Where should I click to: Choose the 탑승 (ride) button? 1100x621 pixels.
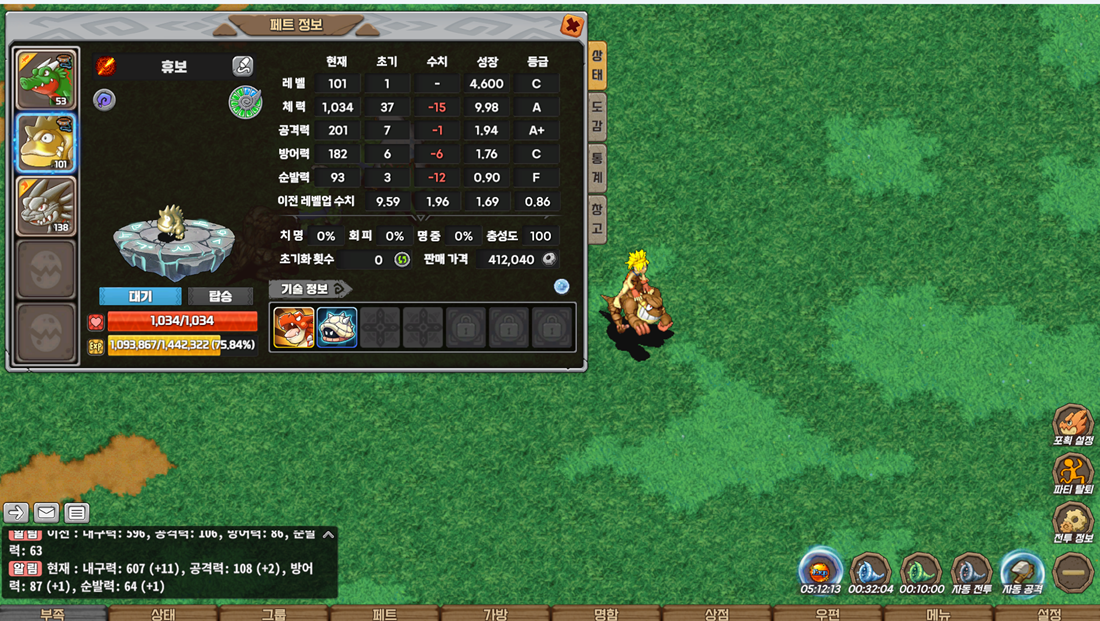(x=220, y=296)
